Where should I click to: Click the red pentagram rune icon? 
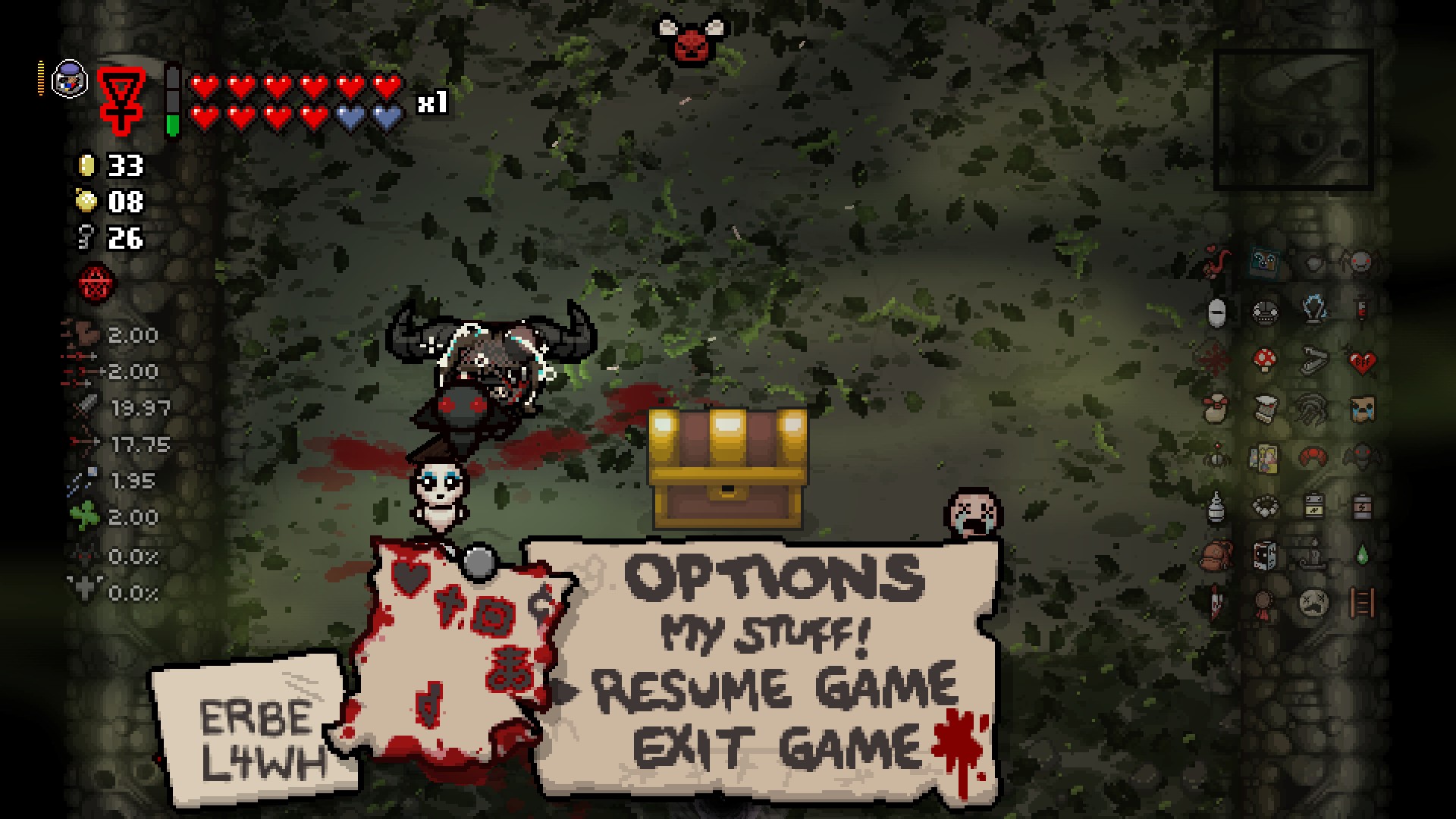tap(98, 284)
